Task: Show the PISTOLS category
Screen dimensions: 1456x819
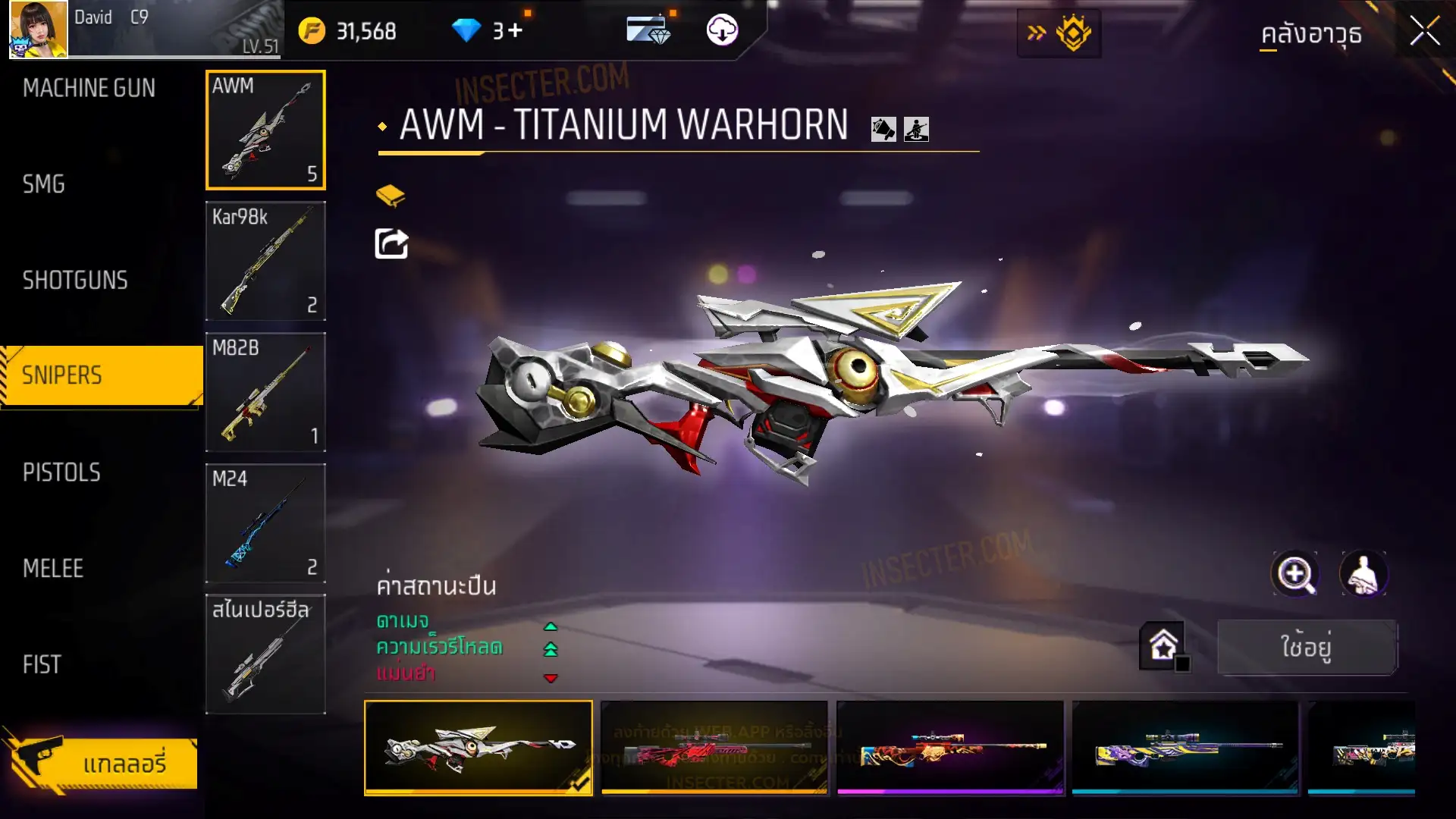Action: [61, 472]
